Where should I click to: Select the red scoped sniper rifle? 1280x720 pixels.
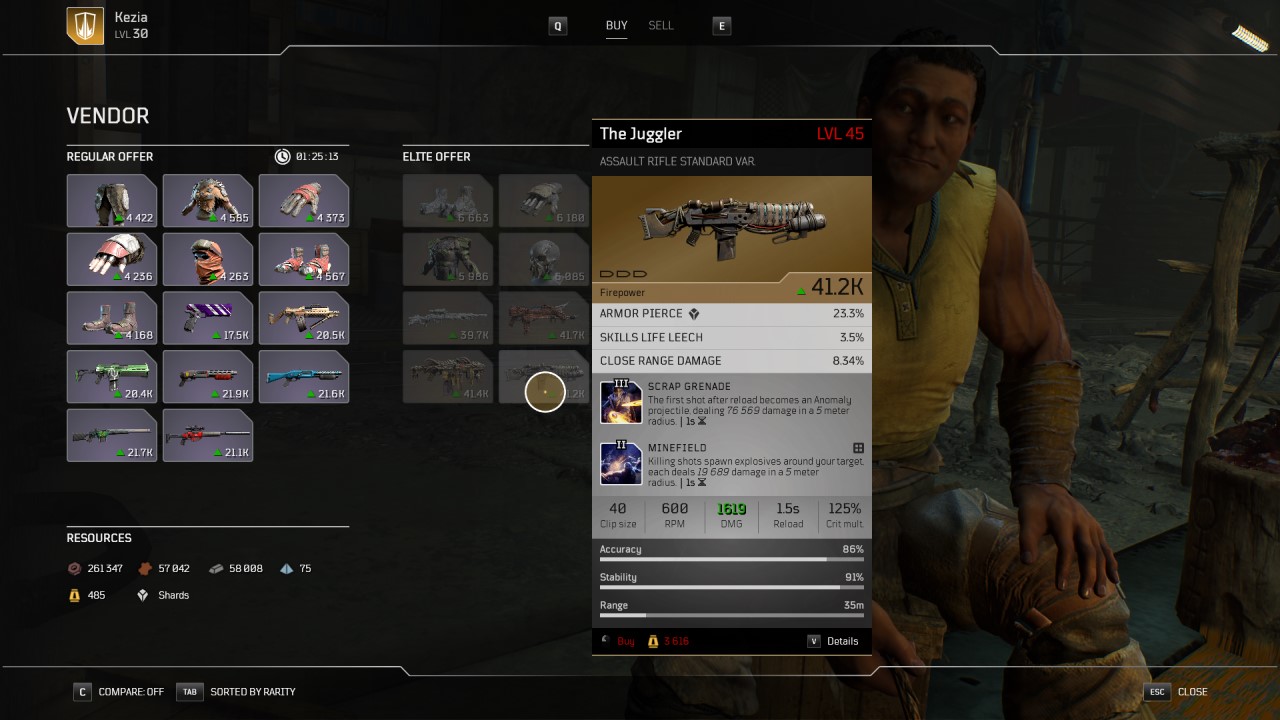[x=208, y=435]
